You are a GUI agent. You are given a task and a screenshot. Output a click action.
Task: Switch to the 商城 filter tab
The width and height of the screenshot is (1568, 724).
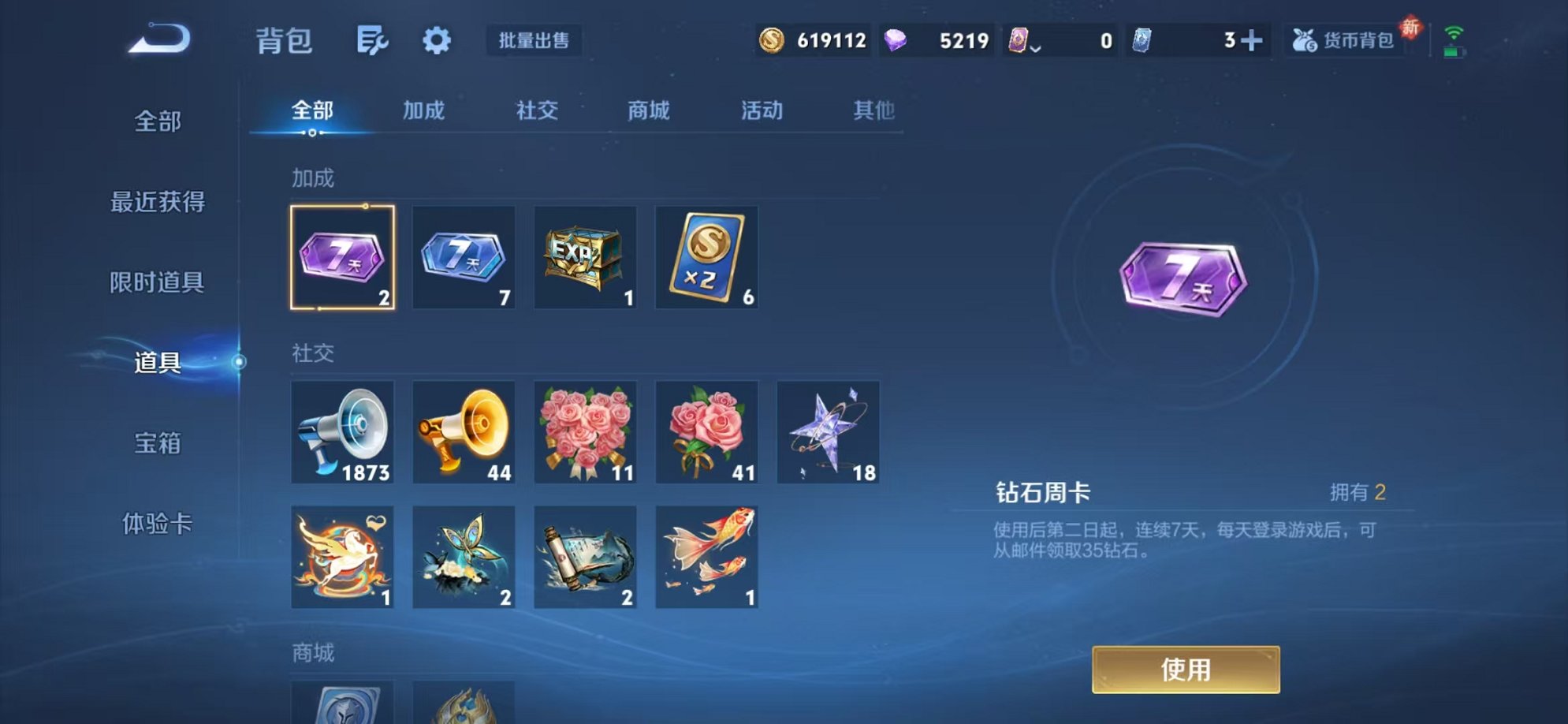tap(649, 111)
